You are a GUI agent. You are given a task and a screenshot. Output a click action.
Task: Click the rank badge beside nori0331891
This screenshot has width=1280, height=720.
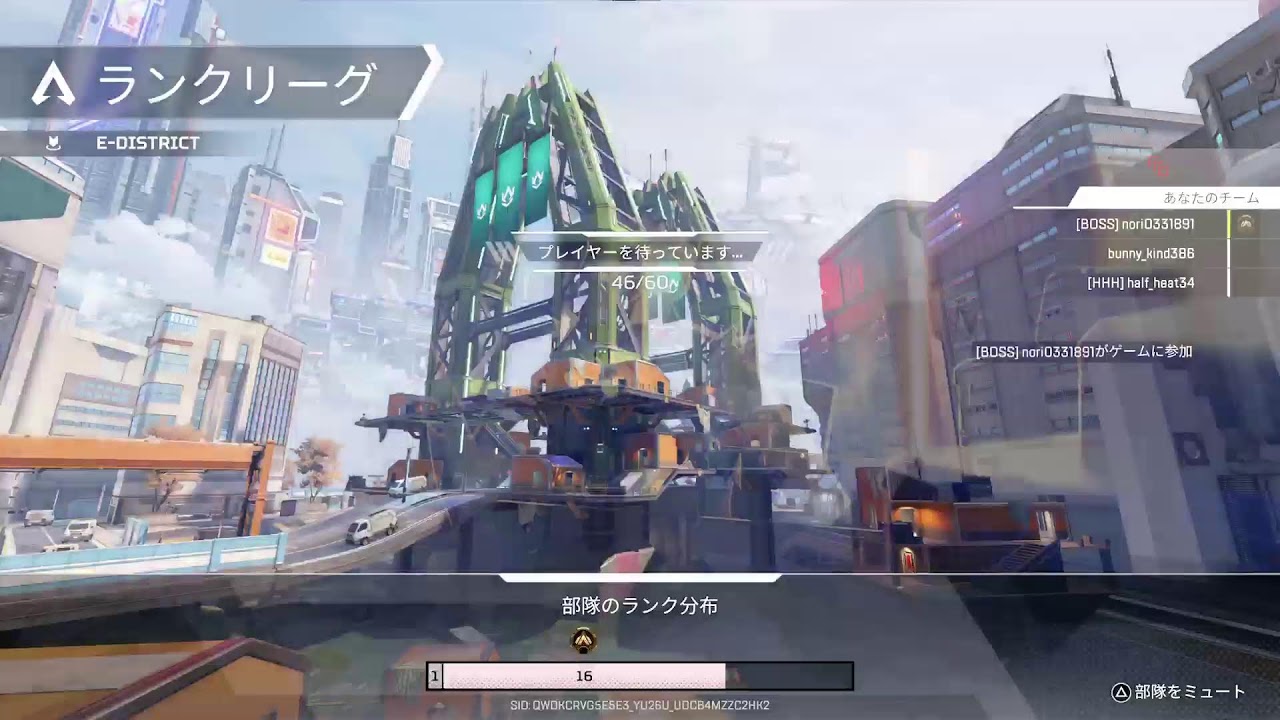click(x=1246, y=225)
